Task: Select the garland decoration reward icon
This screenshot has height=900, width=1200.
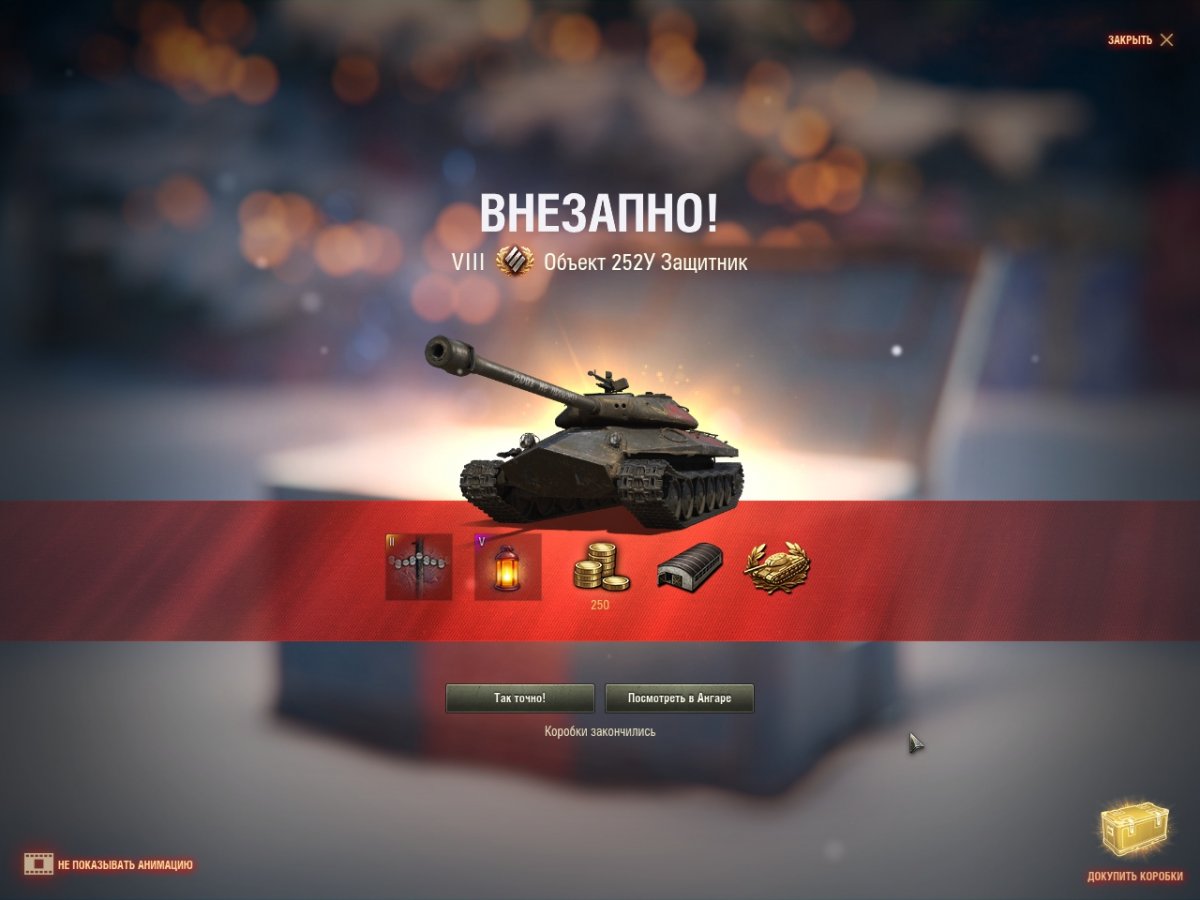Action: pyautogui.click(x=419, y=567)
